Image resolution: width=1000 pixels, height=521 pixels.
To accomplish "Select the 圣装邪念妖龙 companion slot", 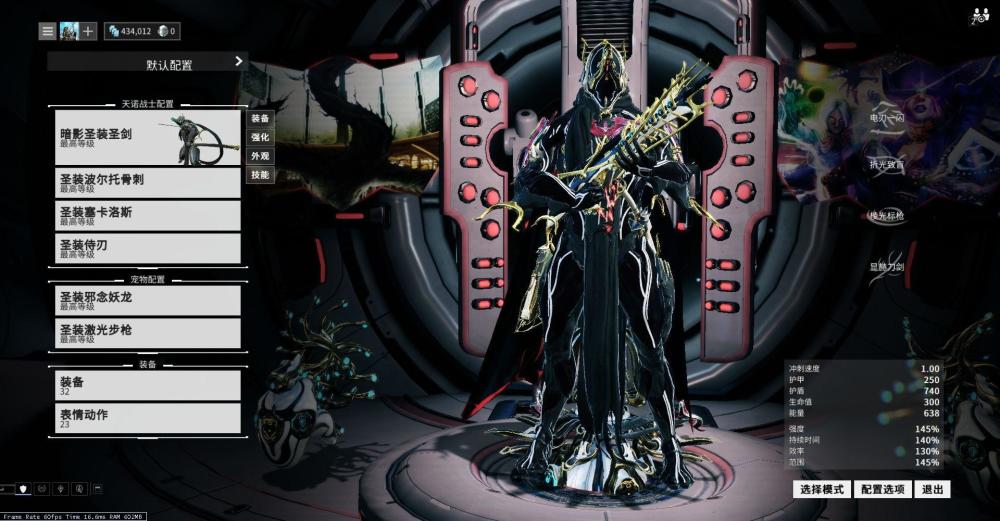I will 148,300.
